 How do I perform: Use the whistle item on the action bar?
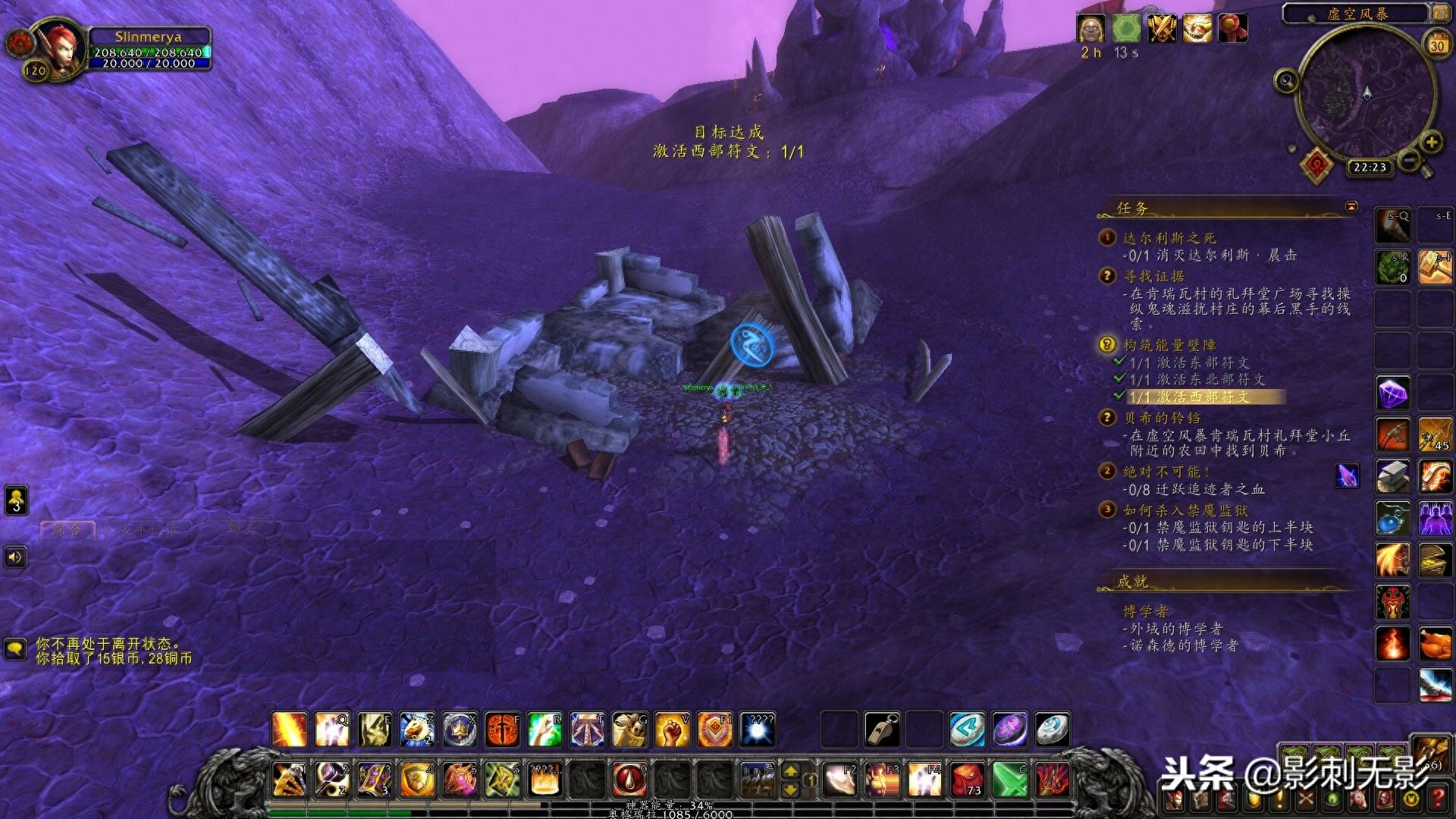(x=882, y=730)
